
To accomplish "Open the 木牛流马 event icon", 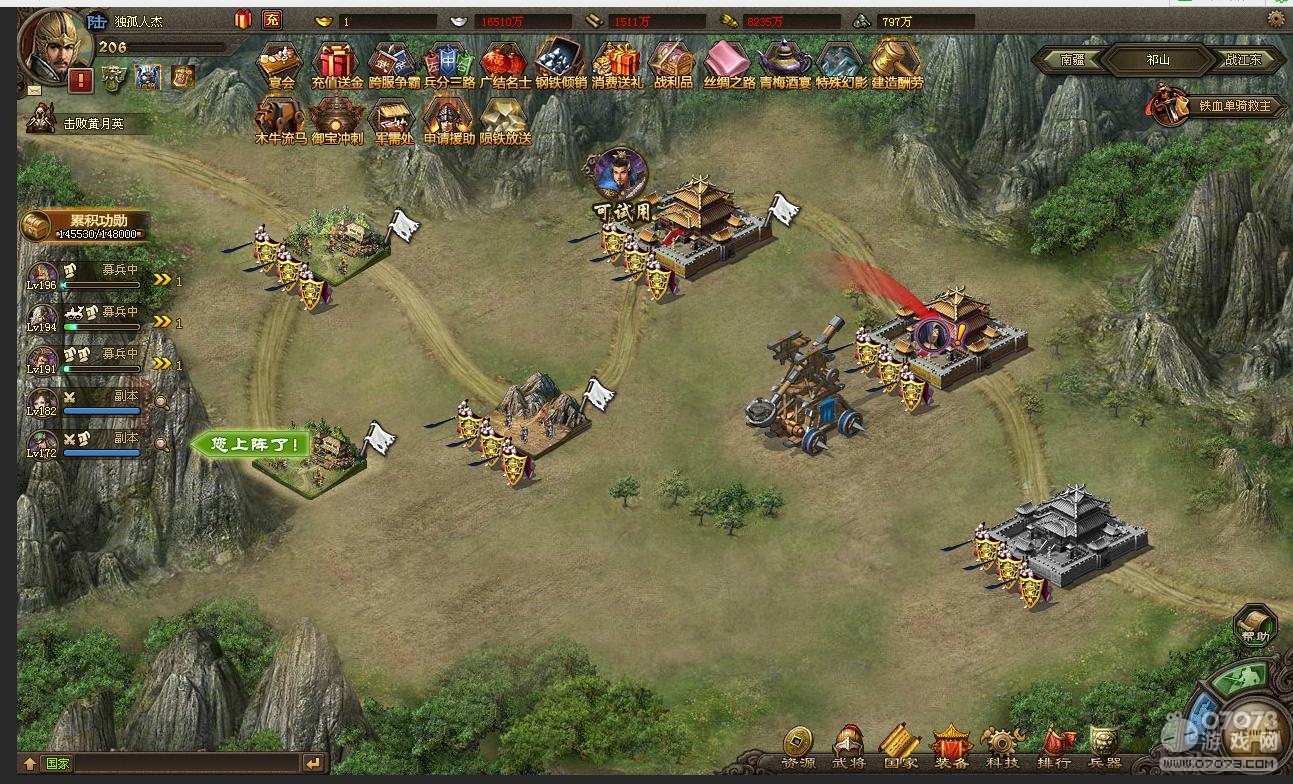I will click(x=281, y=119).
